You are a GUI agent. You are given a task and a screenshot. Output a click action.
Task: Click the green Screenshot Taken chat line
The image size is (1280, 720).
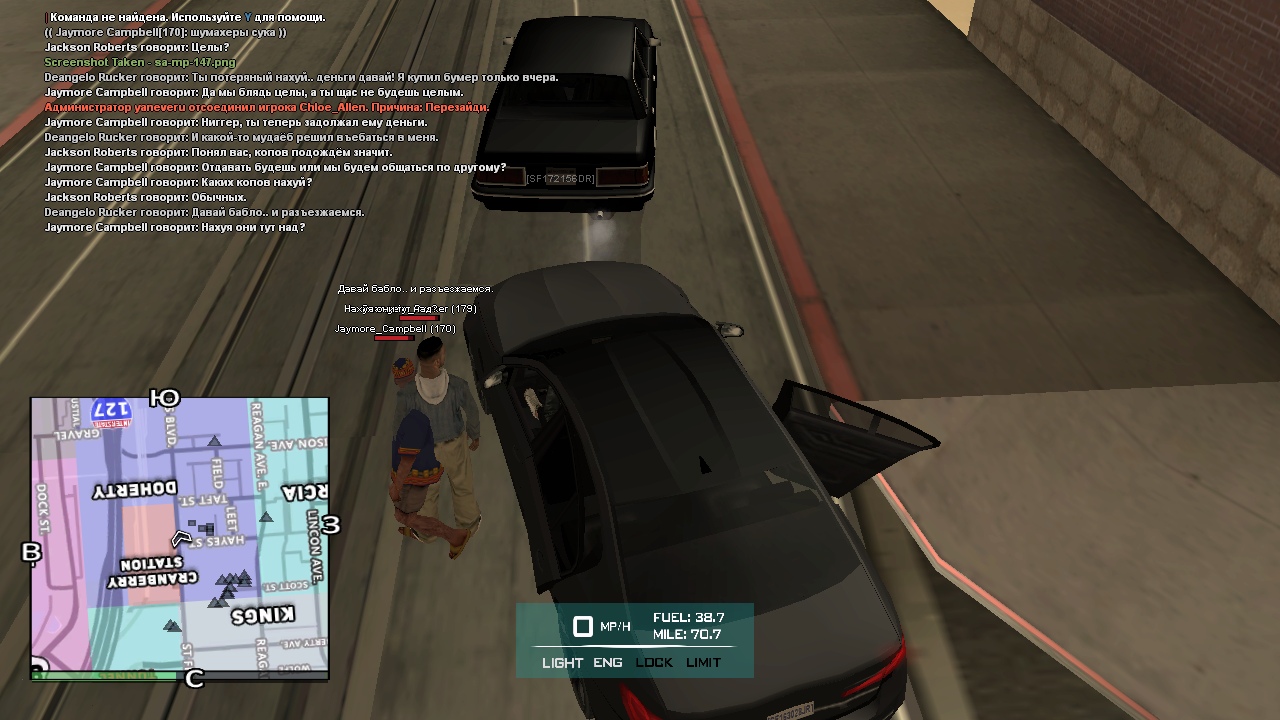tap(140, 62)
